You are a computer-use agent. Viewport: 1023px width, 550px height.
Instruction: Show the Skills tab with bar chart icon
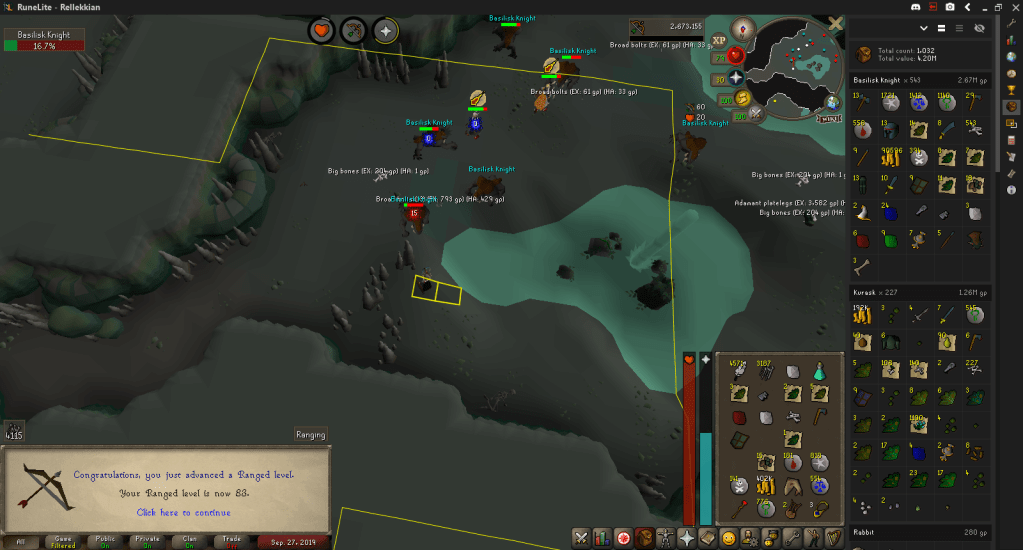[603, 538]
